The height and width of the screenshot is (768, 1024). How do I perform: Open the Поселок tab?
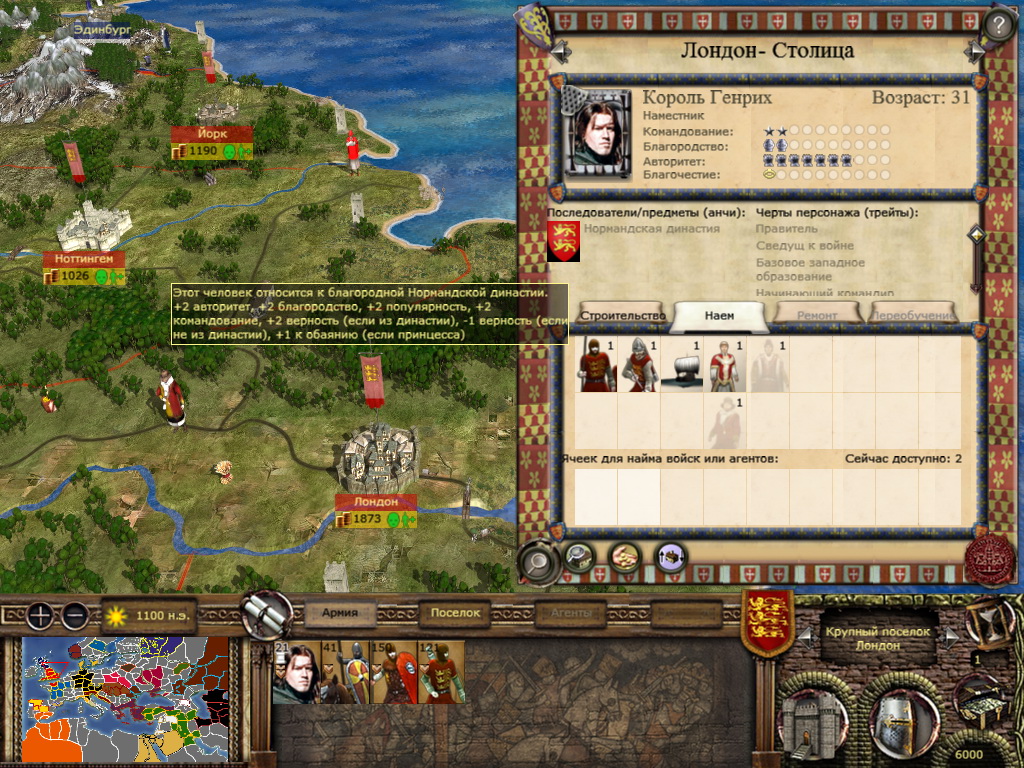coord(456,613)
